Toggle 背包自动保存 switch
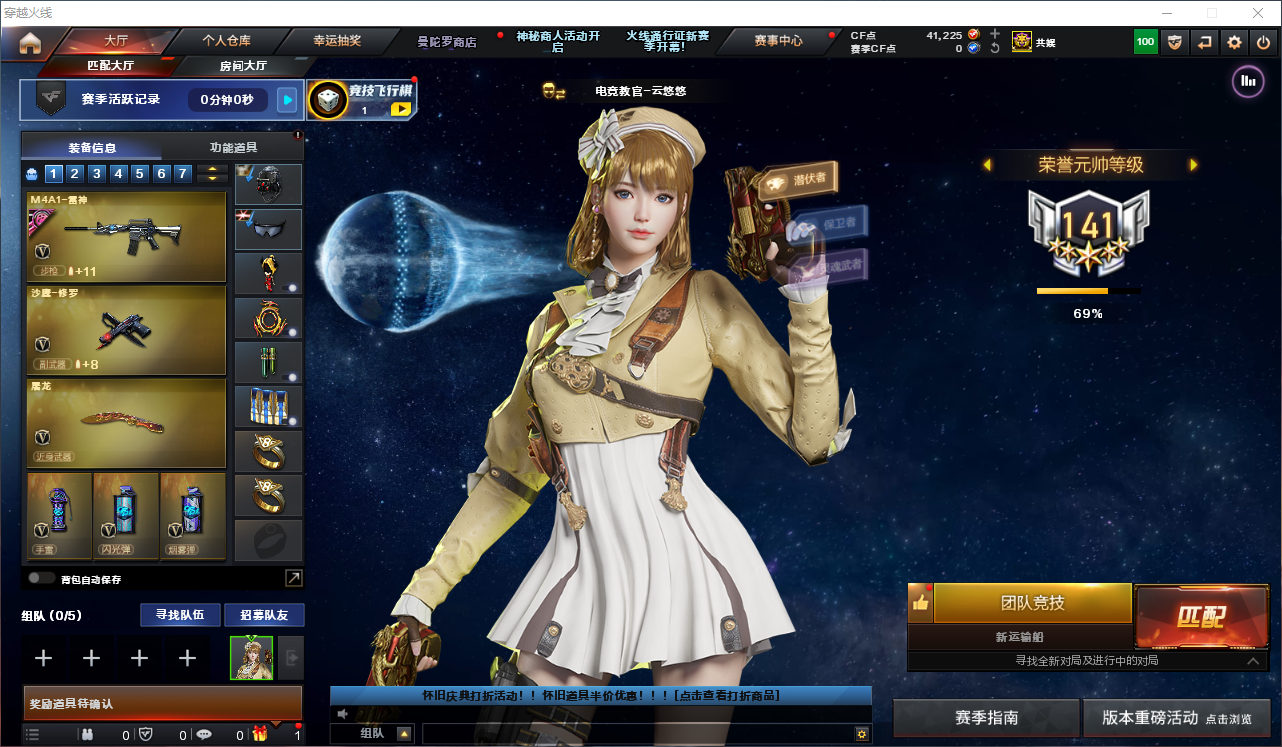Viewport: 1282px width, 747px height. (41, 578)
